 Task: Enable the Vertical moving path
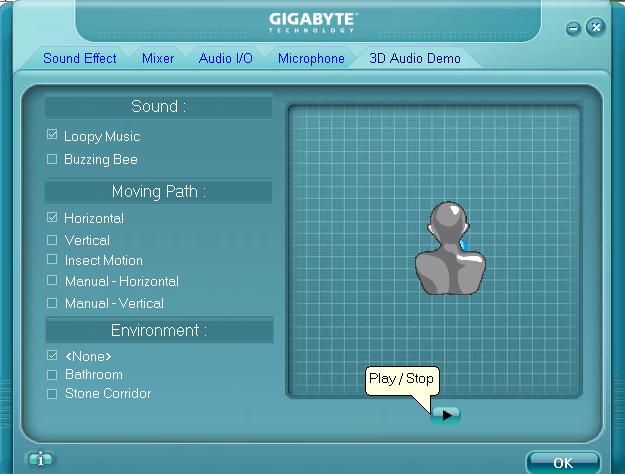[52, 240]
